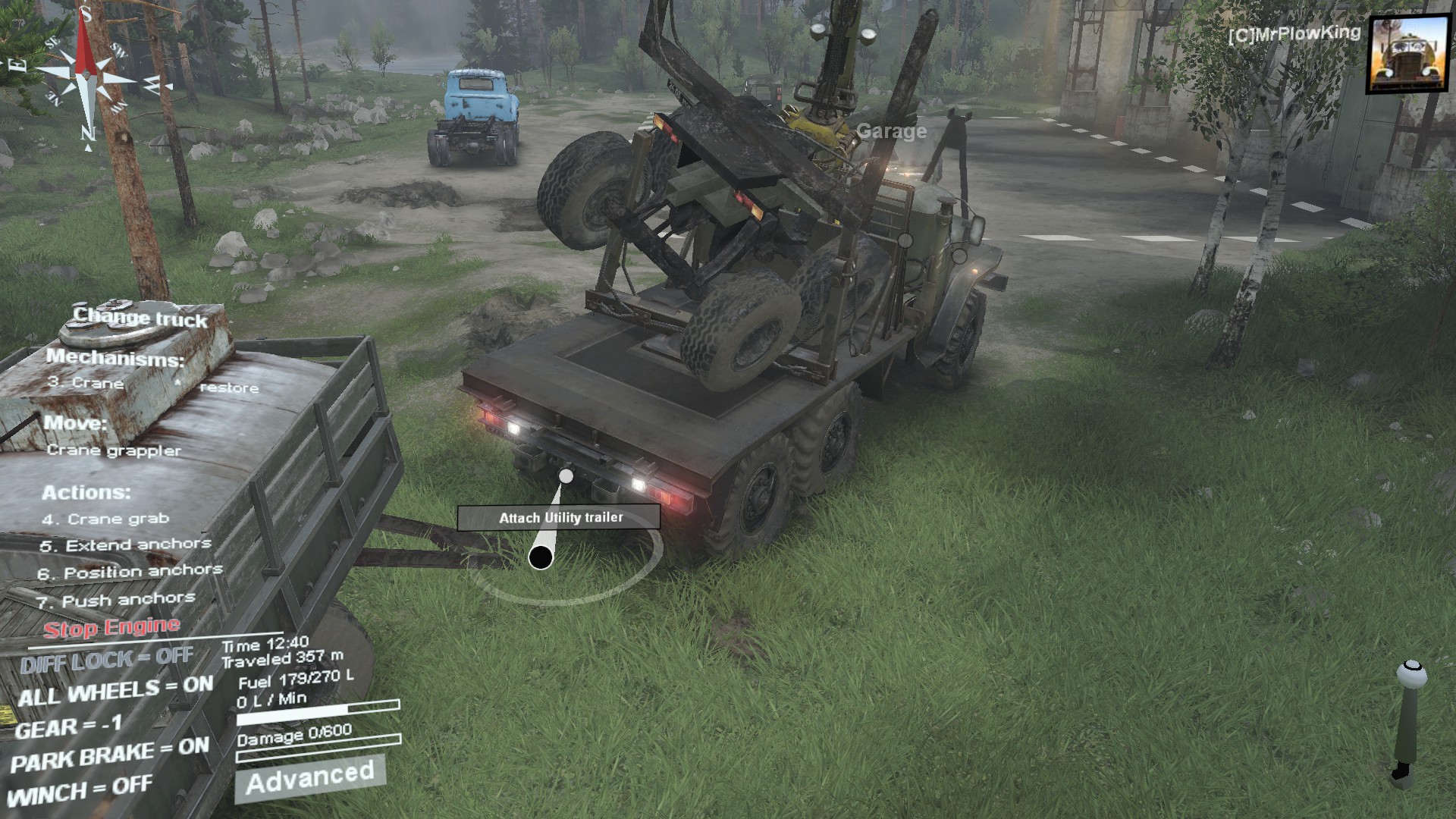
Task: Click the gear shifter knob
Action: point(1410,674)
